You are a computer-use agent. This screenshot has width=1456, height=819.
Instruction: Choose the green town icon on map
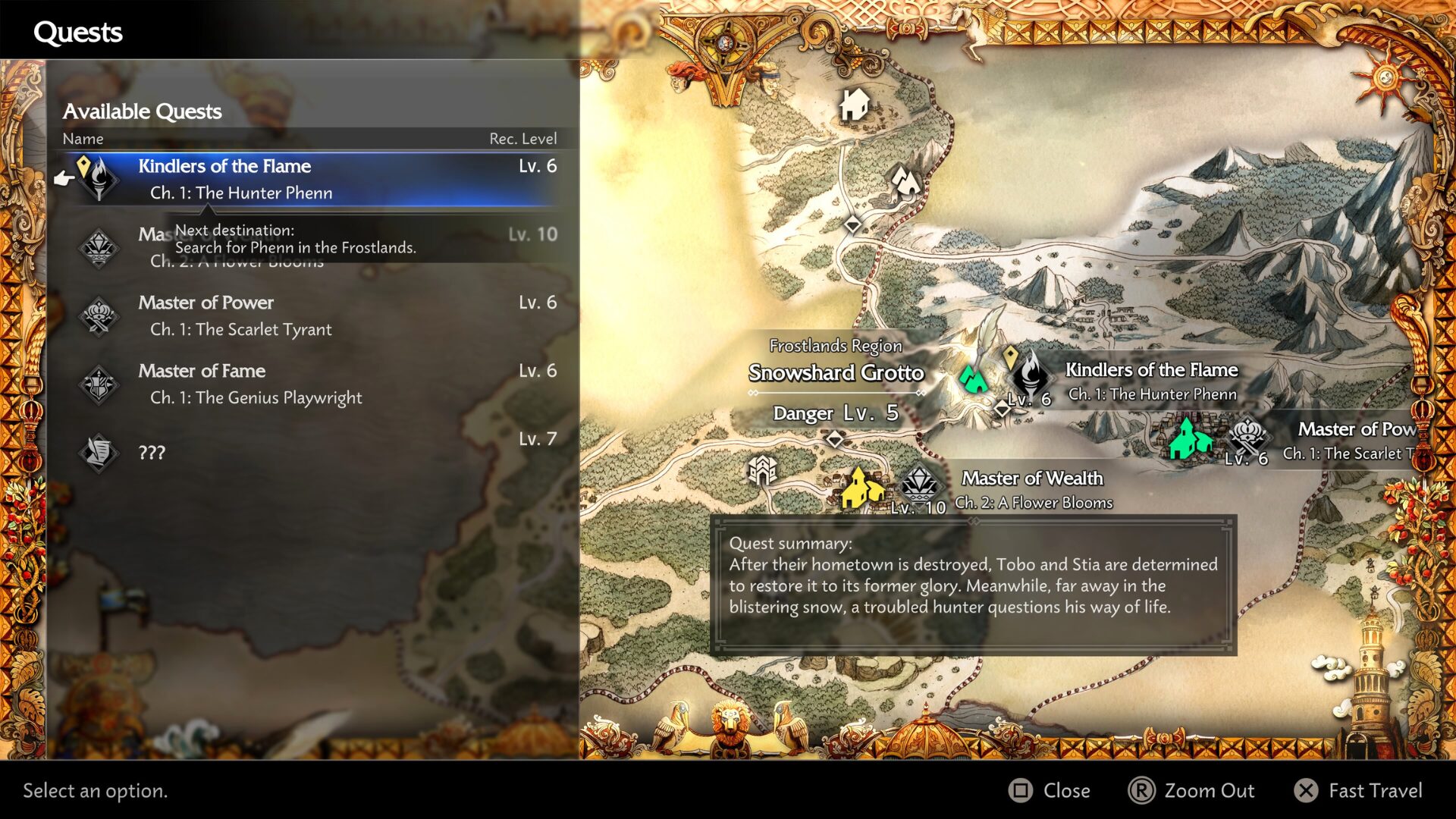coord(1187,438)
